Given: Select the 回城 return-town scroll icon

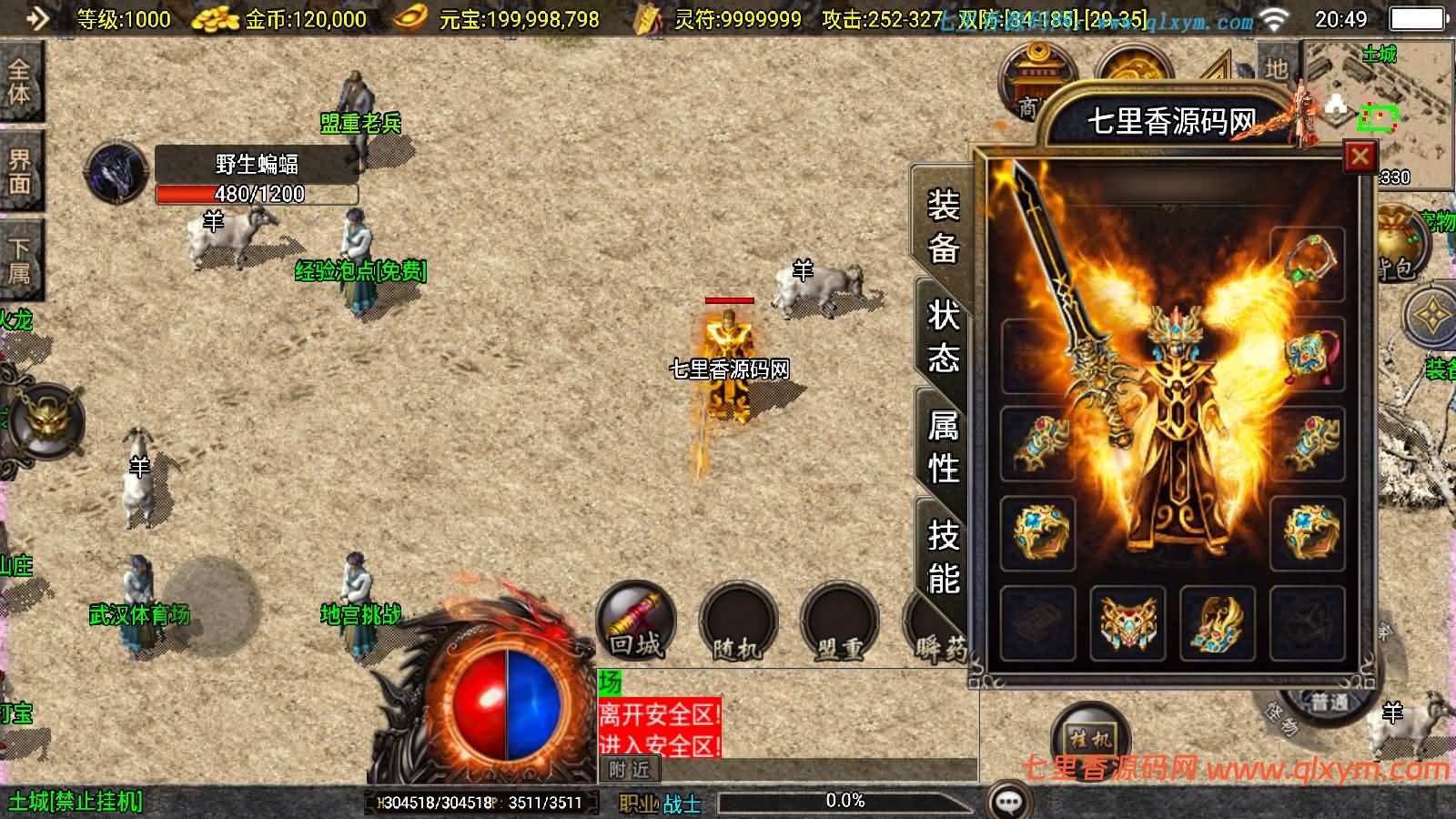Looking at the screenshot, I should pyautogui.click(x=637, y=622).
